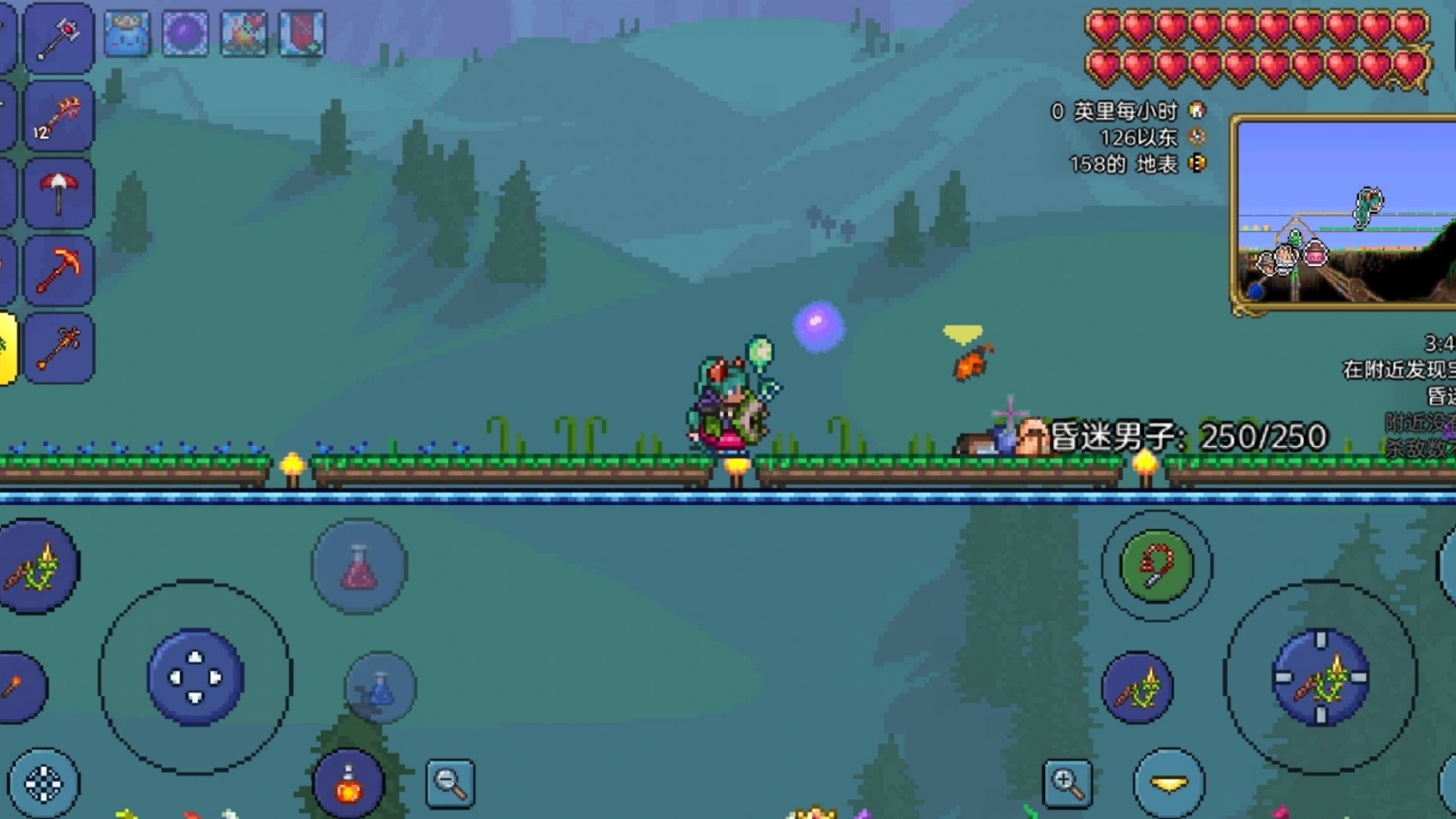Tap the yellow drop-down arrow button
Viewport: 1456px width, 819px height.
tap(1169, 783)
